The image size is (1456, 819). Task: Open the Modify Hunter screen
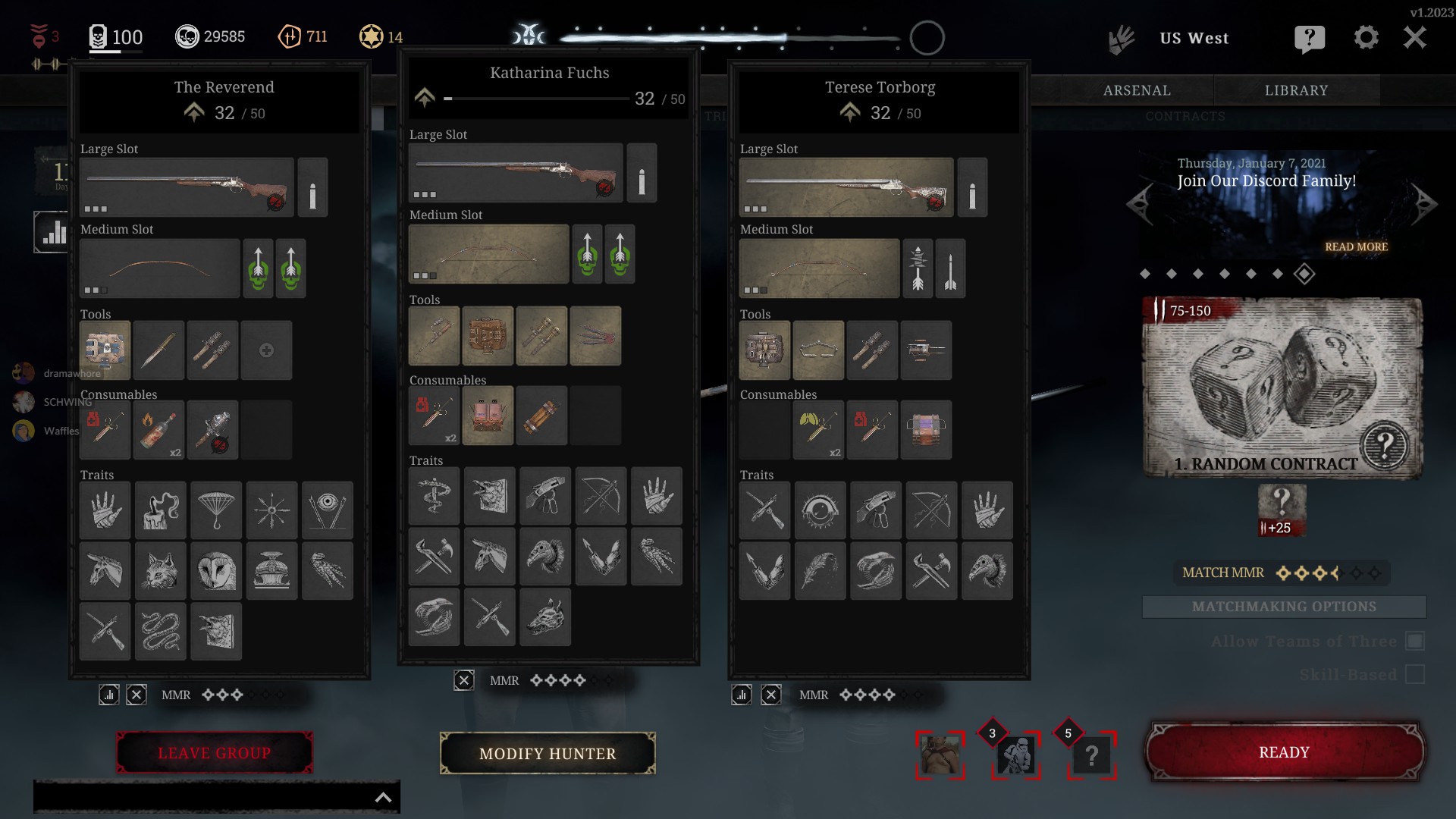click(x=548, y=754)
